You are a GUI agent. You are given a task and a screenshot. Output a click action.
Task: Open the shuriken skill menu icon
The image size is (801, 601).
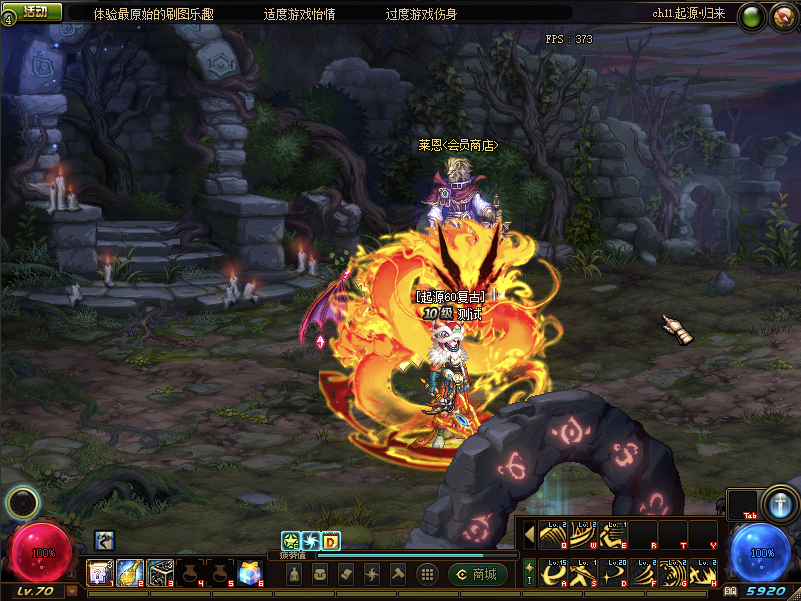click(371, 574)
